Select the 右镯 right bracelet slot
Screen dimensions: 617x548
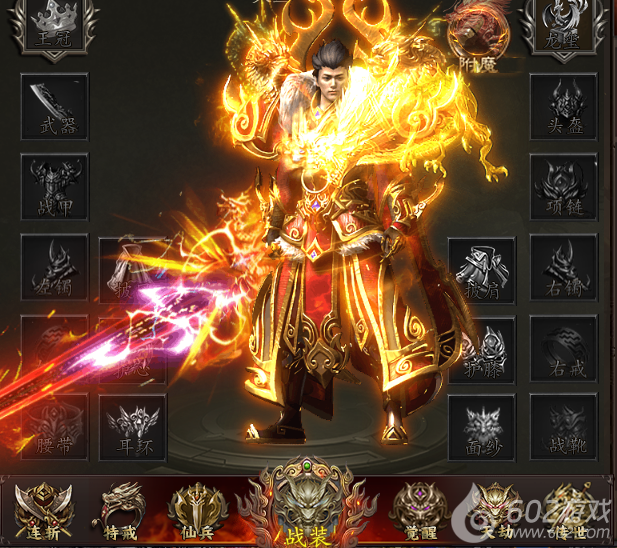click(x=563, y=266)
